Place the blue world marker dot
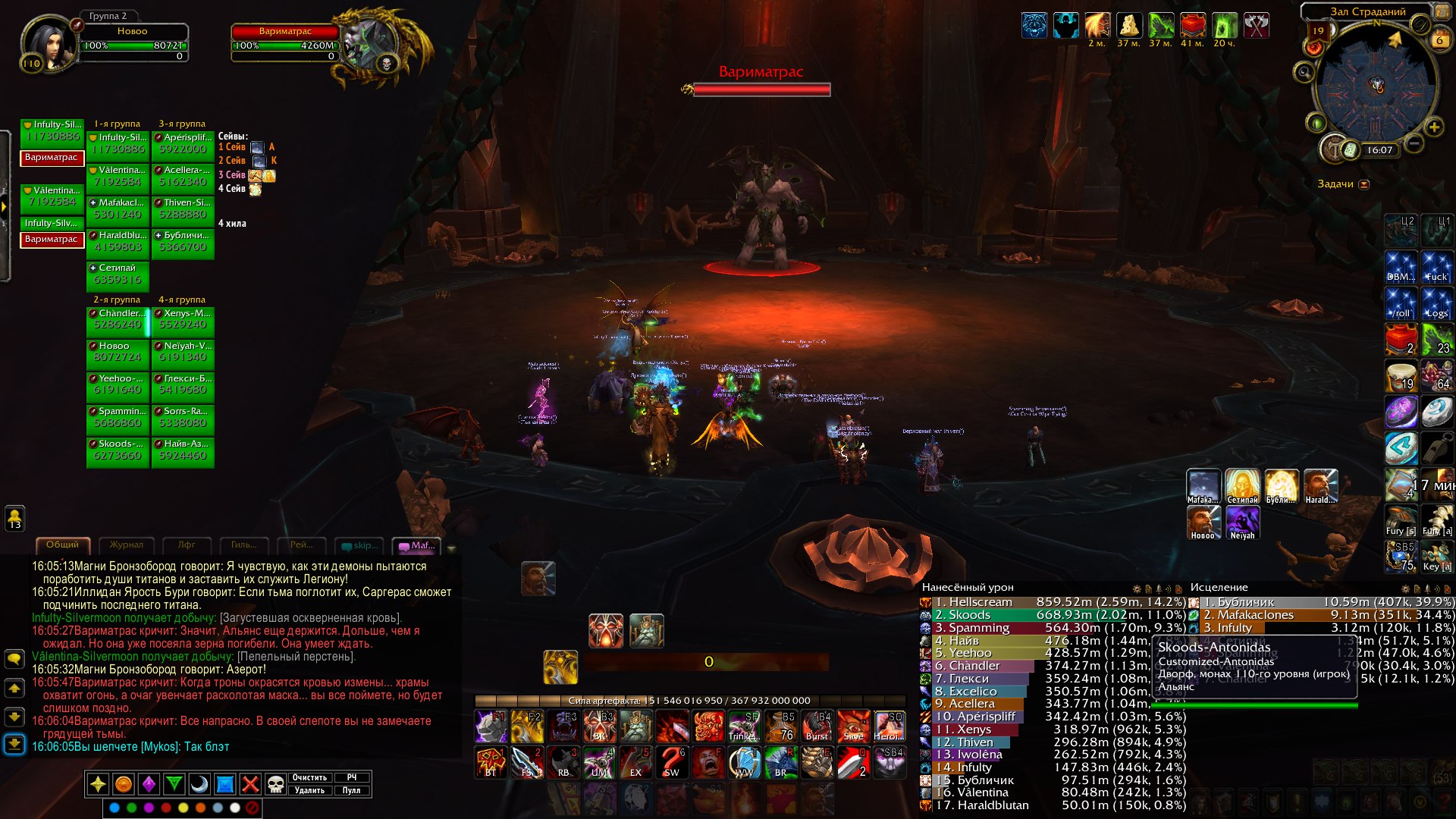1456x819 pixels. point(115,808)
